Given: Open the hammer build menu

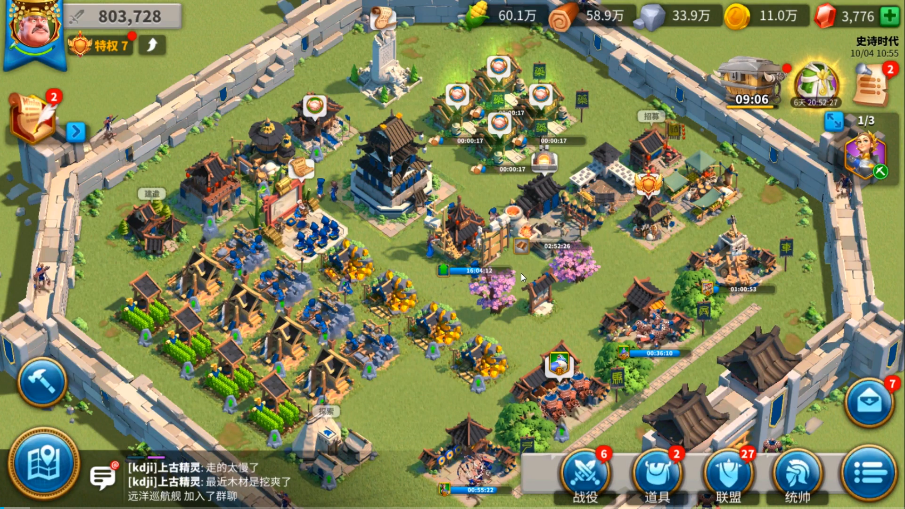Looking at the screenshot, I should [x=42, y=382].
